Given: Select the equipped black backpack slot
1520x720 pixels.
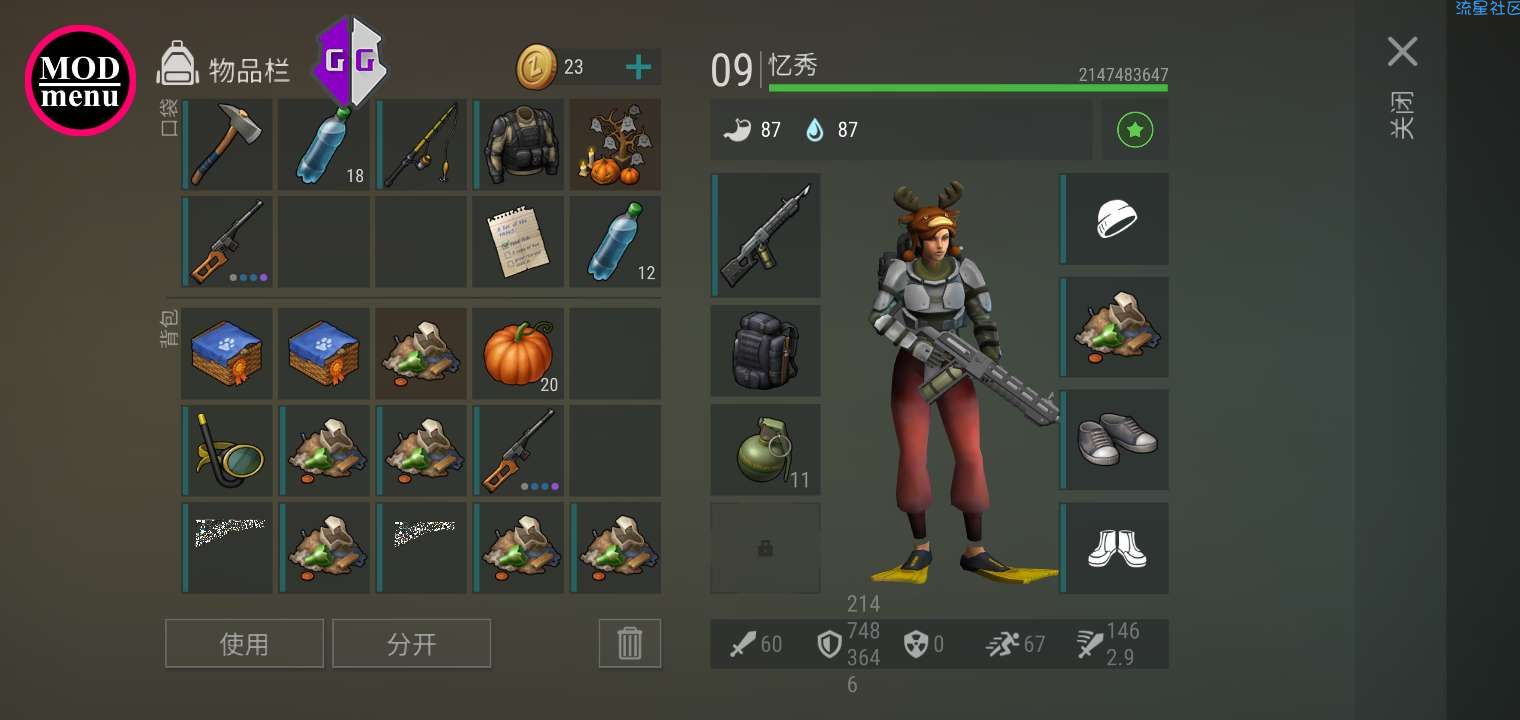Looking at the screenshot, I should coord(765,350).
